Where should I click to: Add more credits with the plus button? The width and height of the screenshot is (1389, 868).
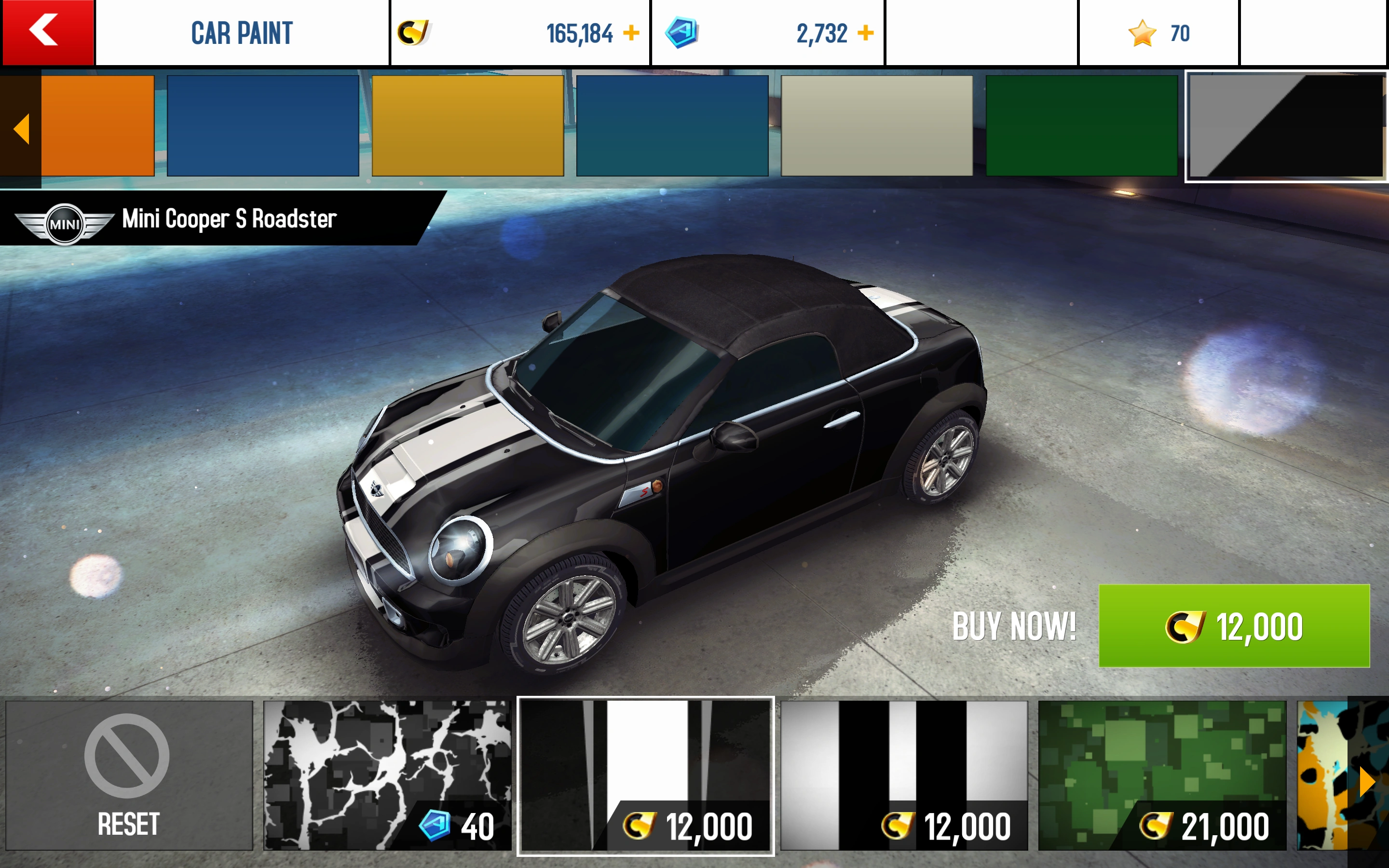coord(630,33)
